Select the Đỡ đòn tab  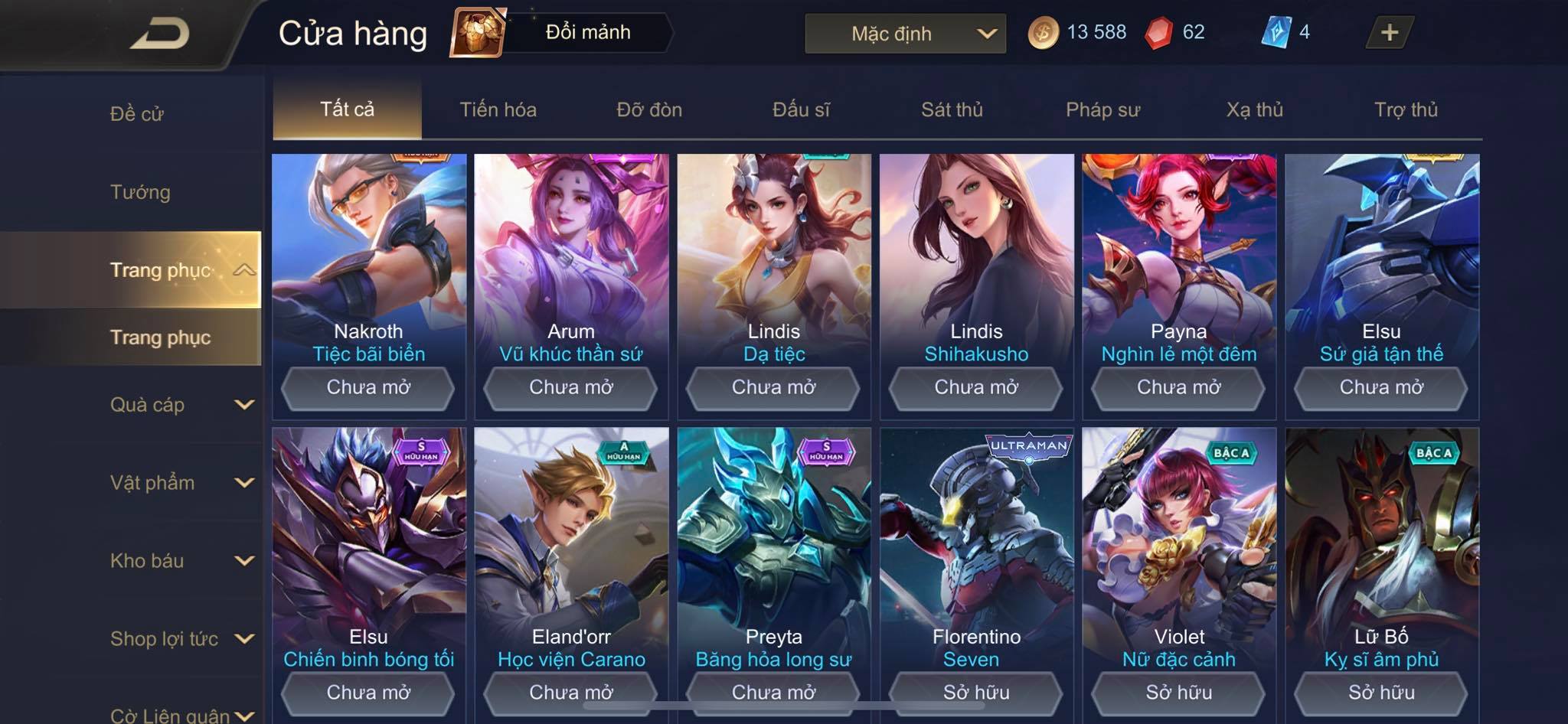649,109
